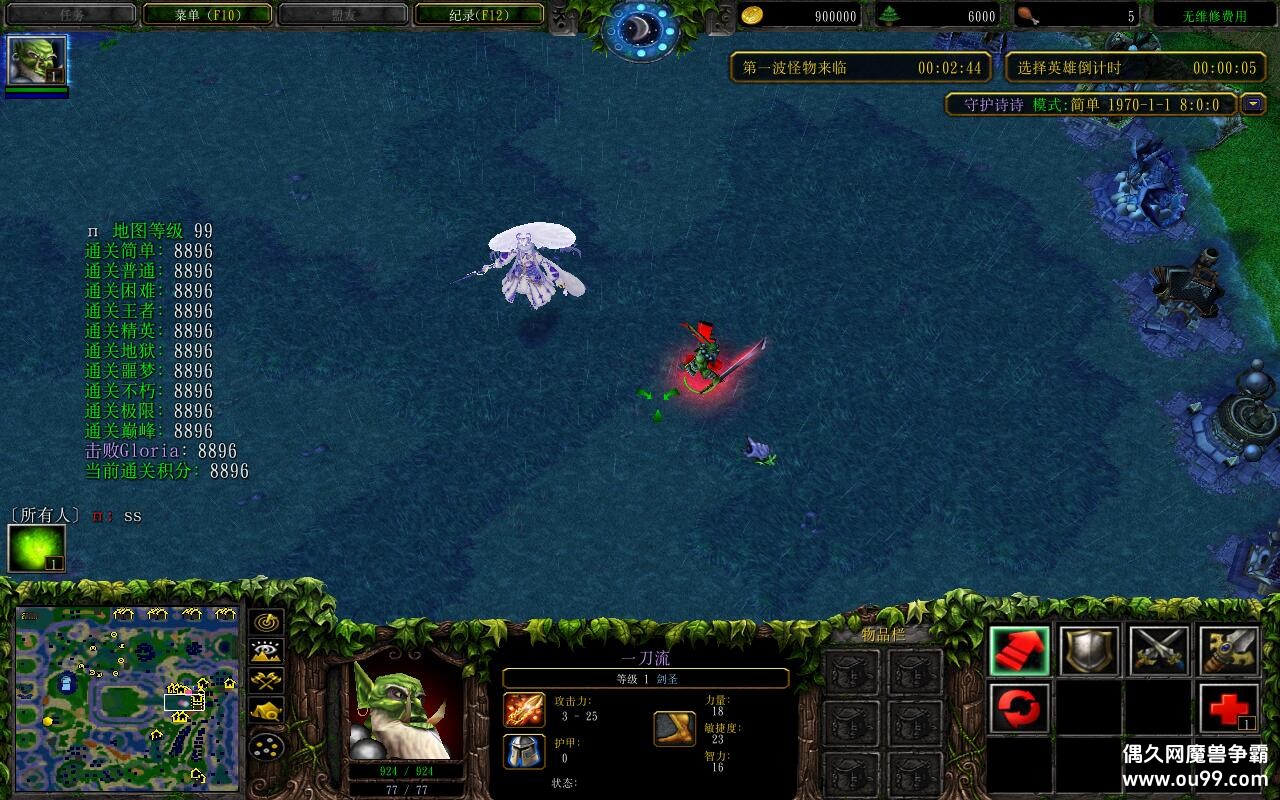Click the green glowing idle unit icon
This screenshot has height=800, width=1280.
pyautogui.click(x=36, y=549)
